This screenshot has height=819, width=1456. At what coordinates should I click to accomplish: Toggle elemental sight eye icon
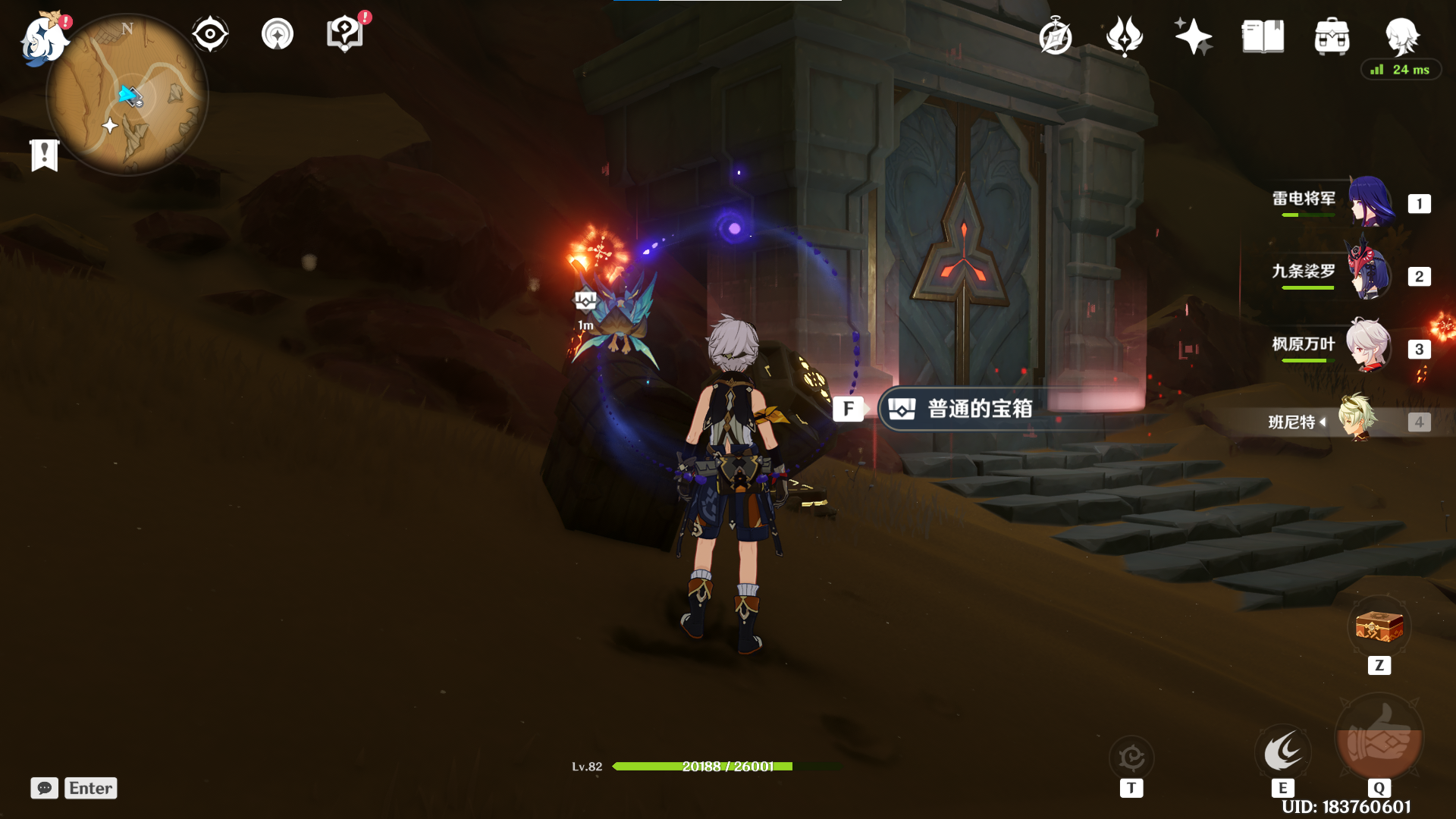(210, 35)
